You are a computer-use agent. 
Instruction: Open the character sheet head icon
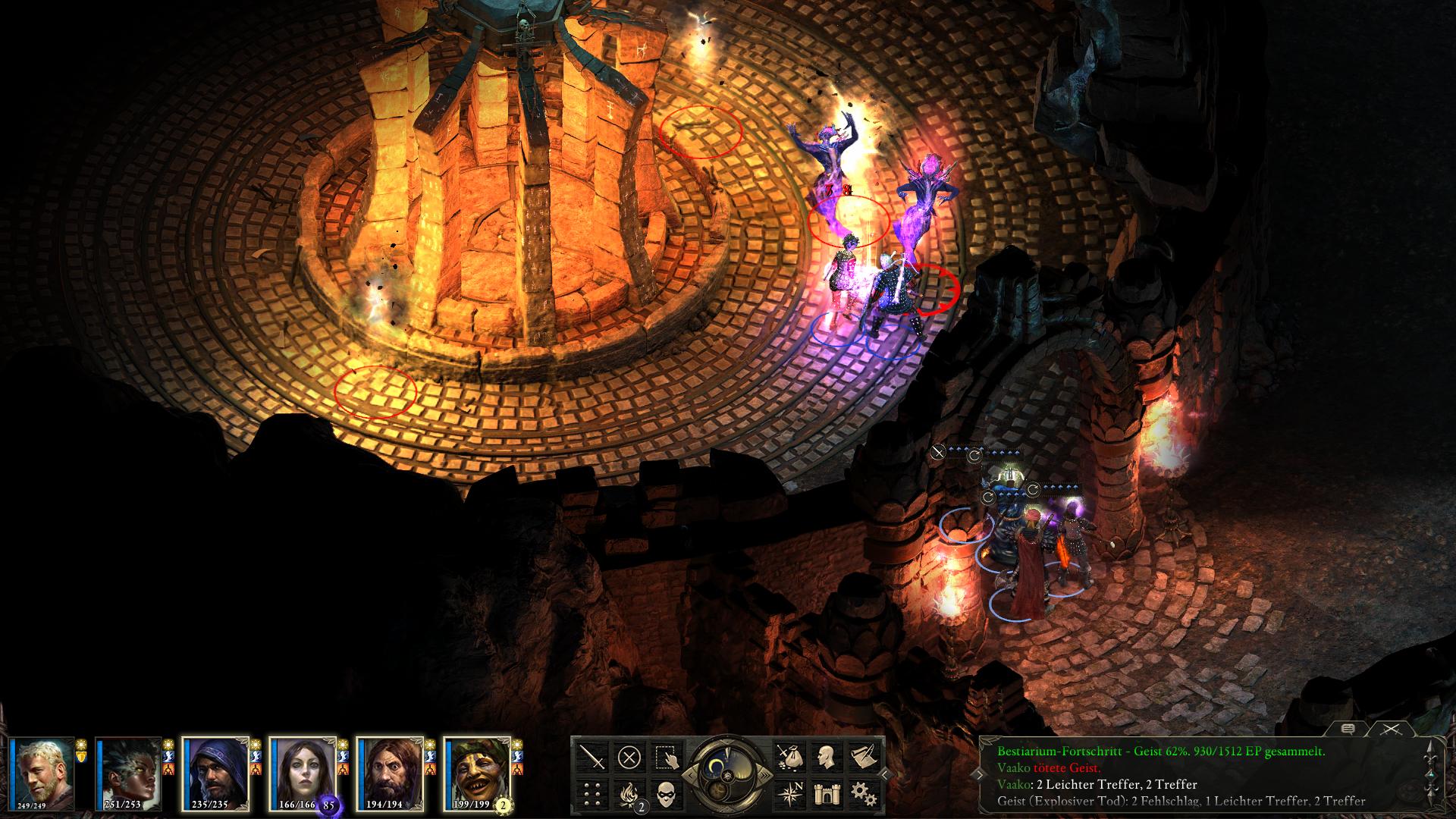click(826, 757)
